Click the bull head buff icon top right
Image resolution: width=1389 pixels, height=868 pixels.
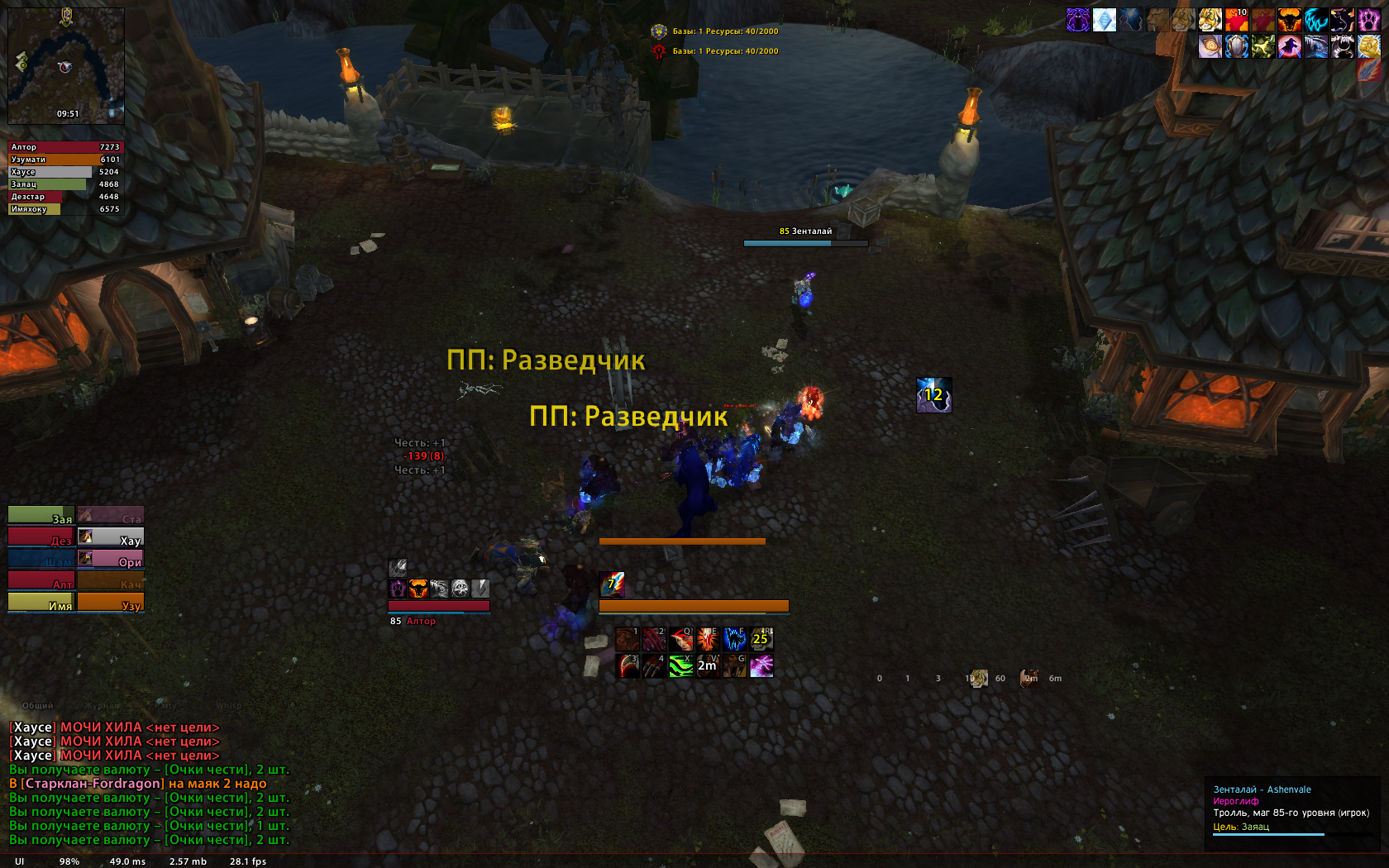tap(1289, 20)
